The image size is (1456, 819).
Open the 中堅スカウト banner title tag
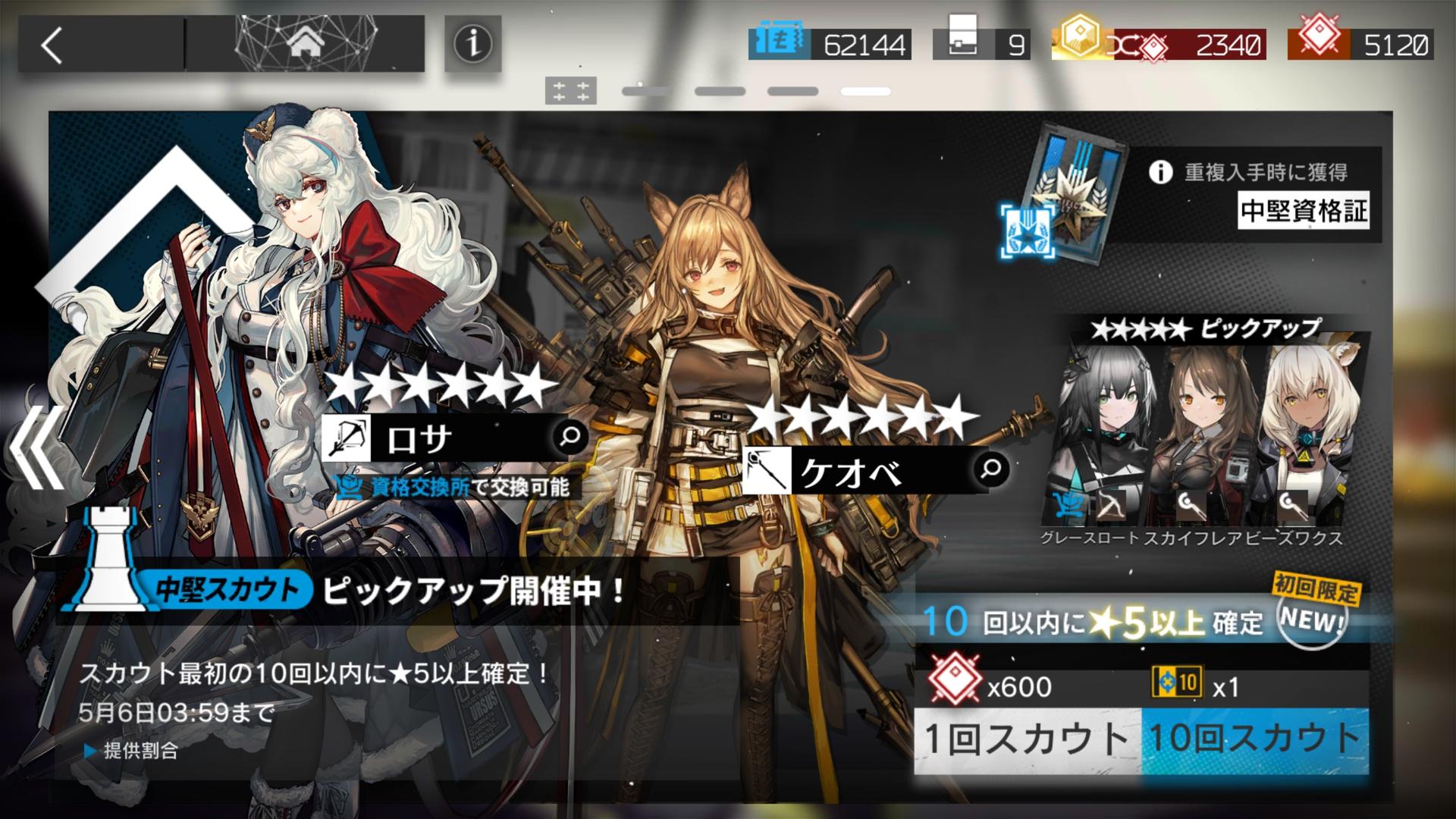[x=226, y=590]
